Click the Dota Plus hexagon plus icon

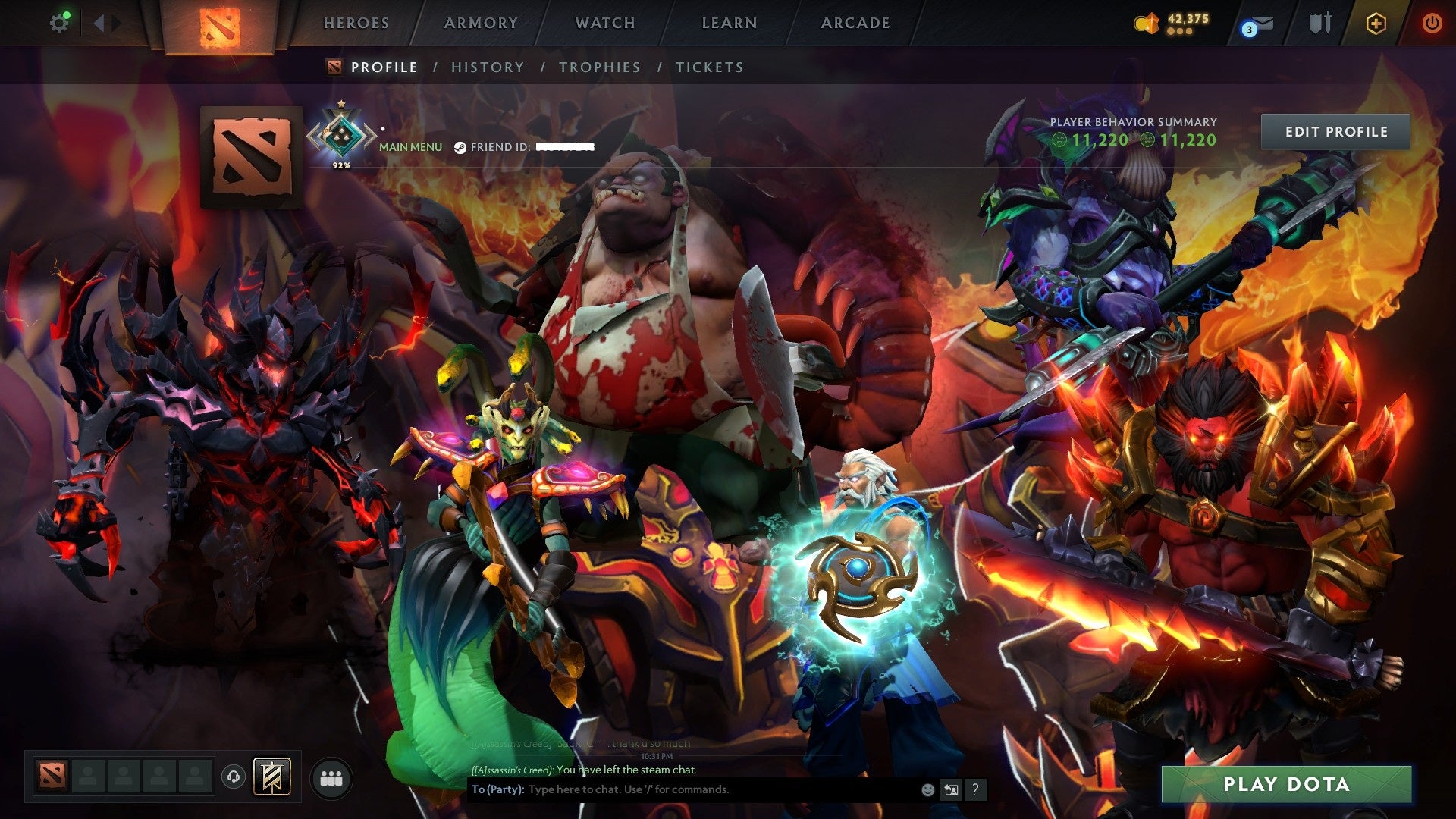tap(1376, 23)
